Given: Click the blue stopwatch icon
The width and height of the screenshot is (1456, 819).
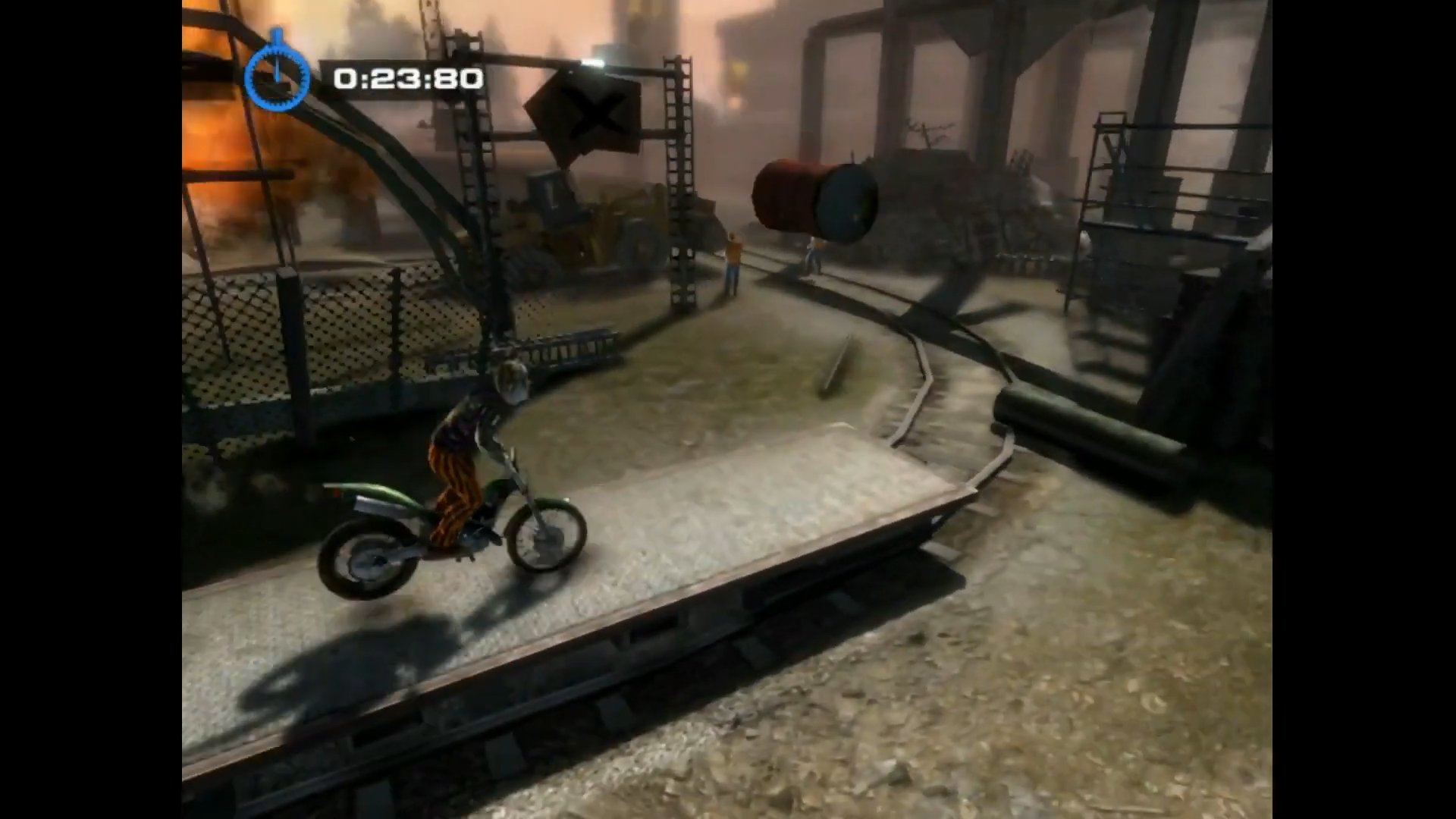Looking at the screenshot, I should 278,75.
